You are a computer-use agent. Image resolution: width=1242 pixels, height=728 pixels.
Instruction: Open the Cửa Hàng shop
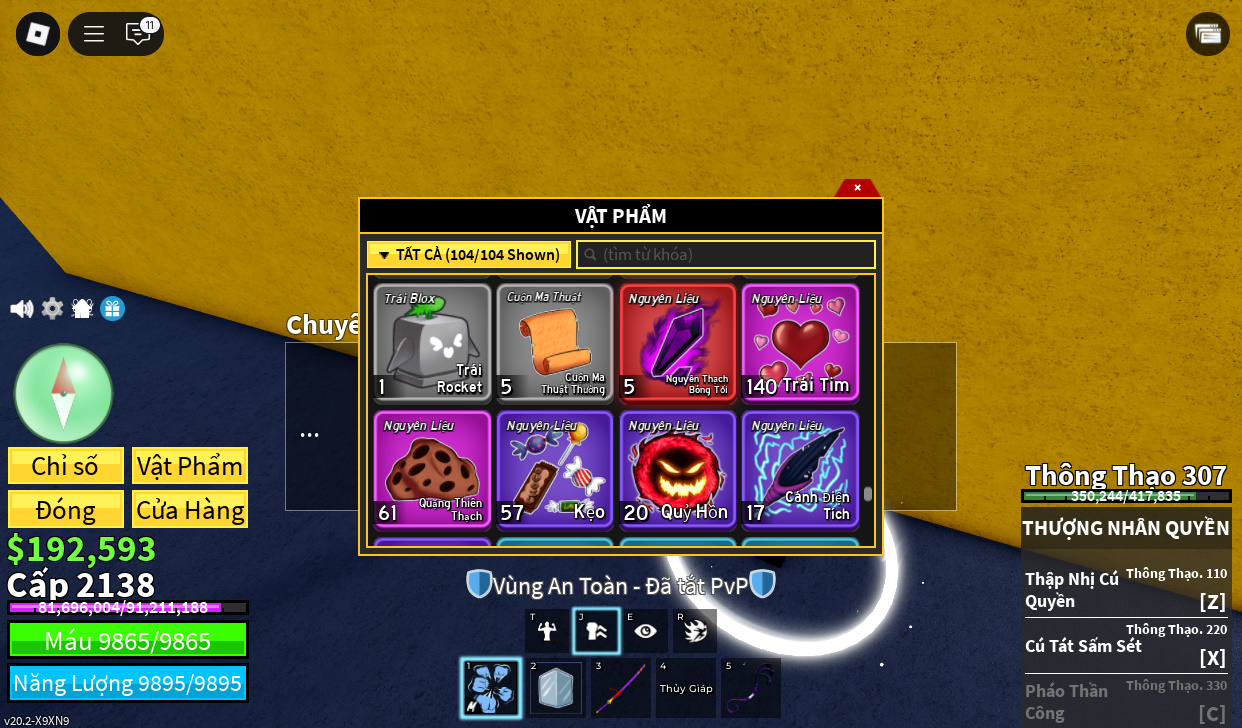tap(190, 510)
